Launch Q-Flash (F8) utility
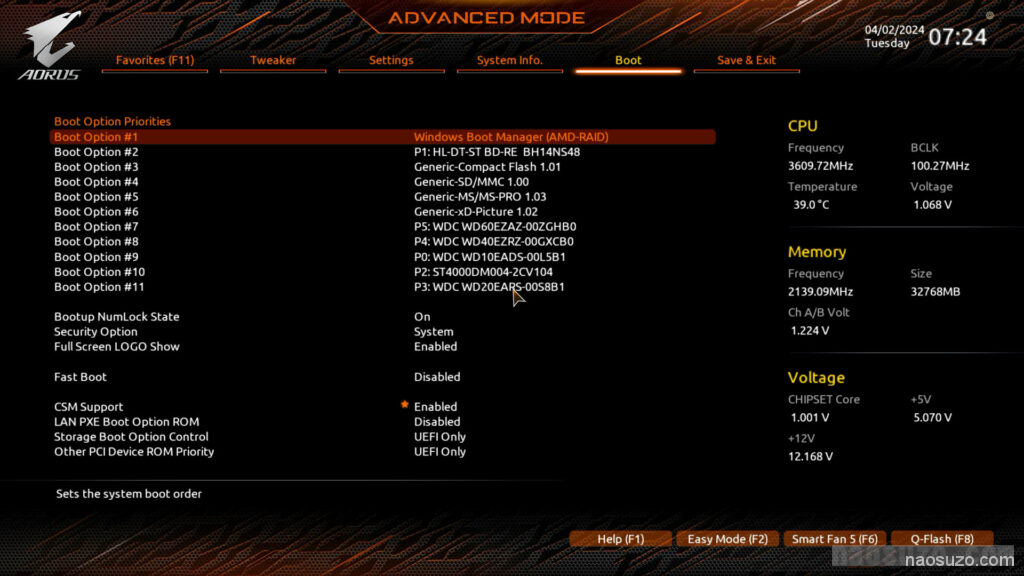 pyautogui.click(x=941, y=539)
